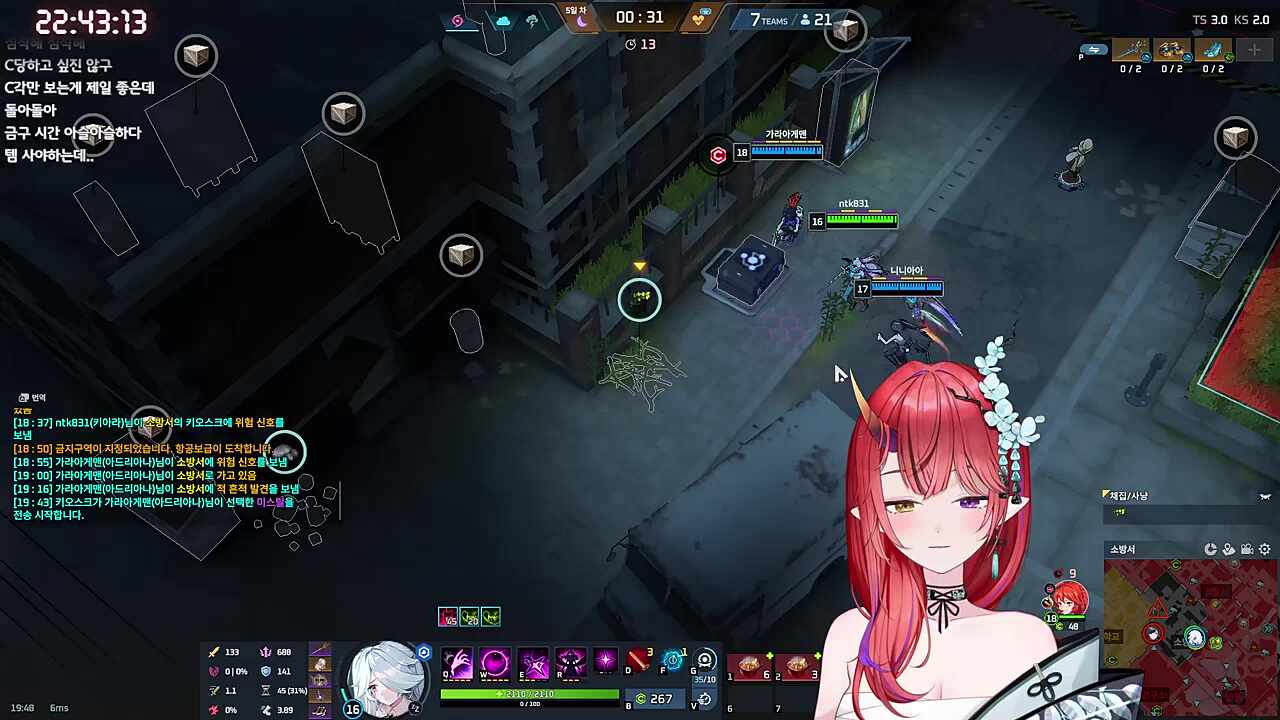The image size is (1280, 720).
Task: Expand the 번역 translation chat header
Action: [x=33, y=397]
